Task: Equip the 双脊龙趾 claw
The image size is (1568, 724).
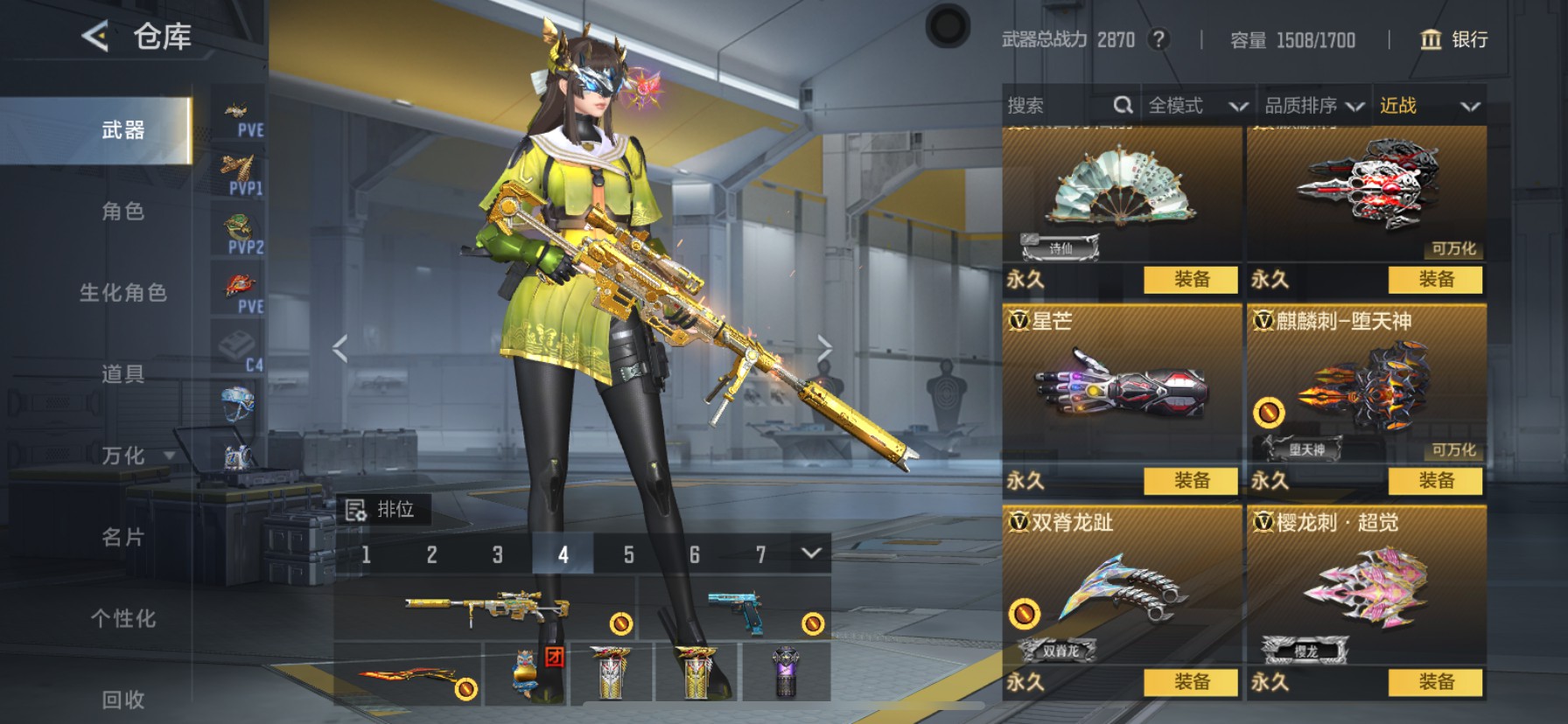Action: [x=1191, y=681]
